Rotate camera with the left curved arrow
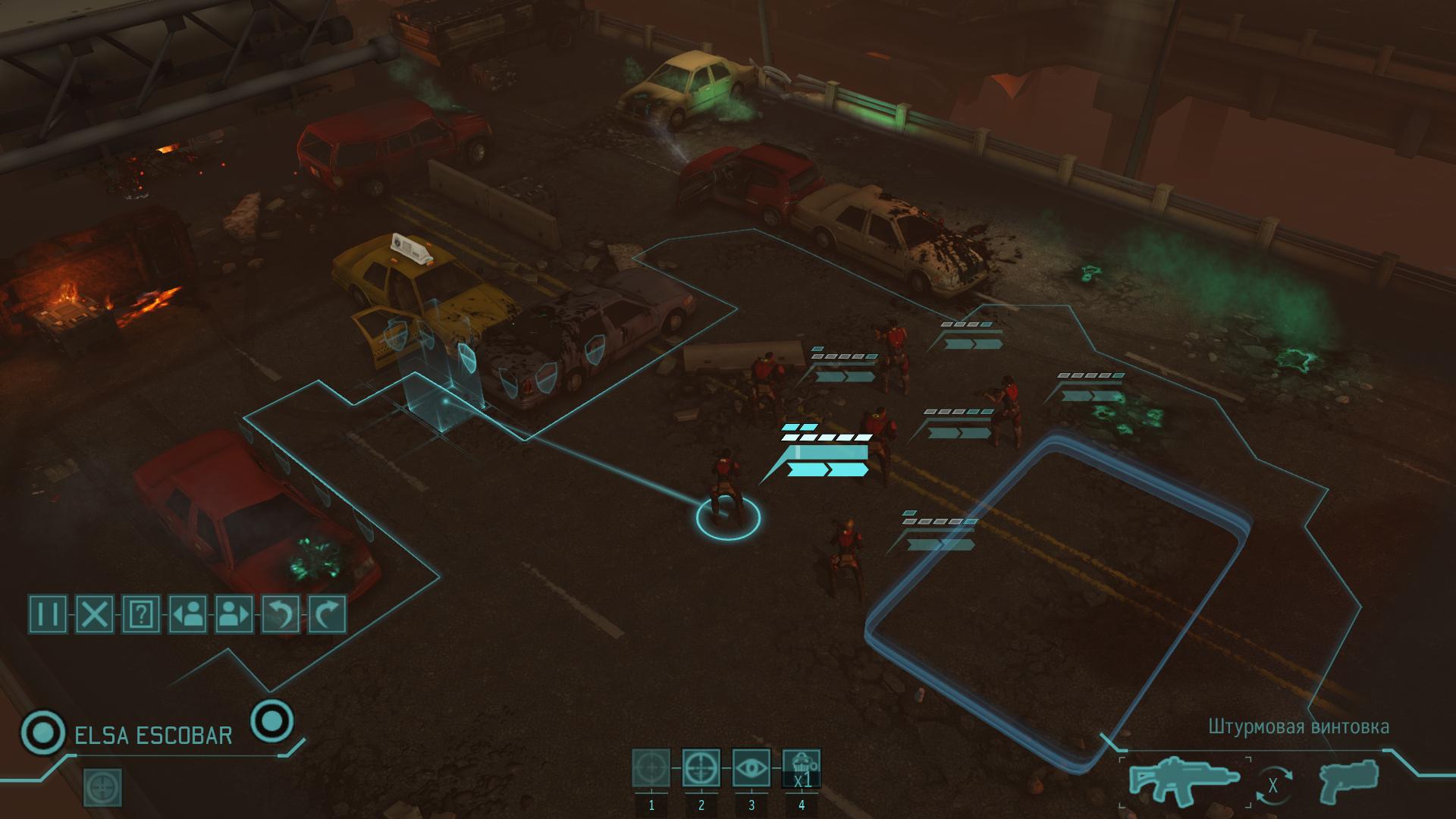 coord(281,613)
